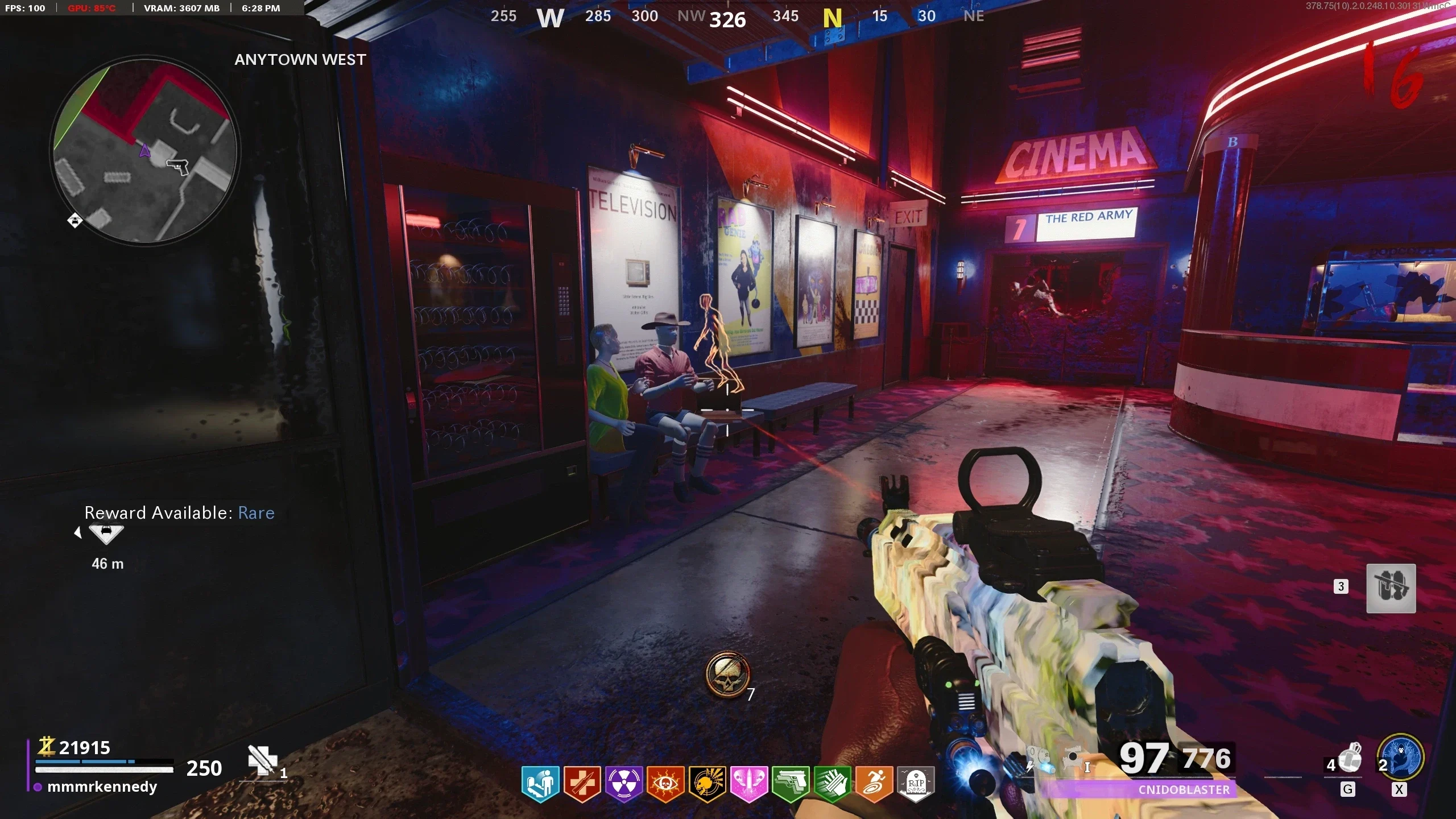Select the Jugger-Nog red cross perk
Screen dimensions: 1456x819
[x=582, y=784]
